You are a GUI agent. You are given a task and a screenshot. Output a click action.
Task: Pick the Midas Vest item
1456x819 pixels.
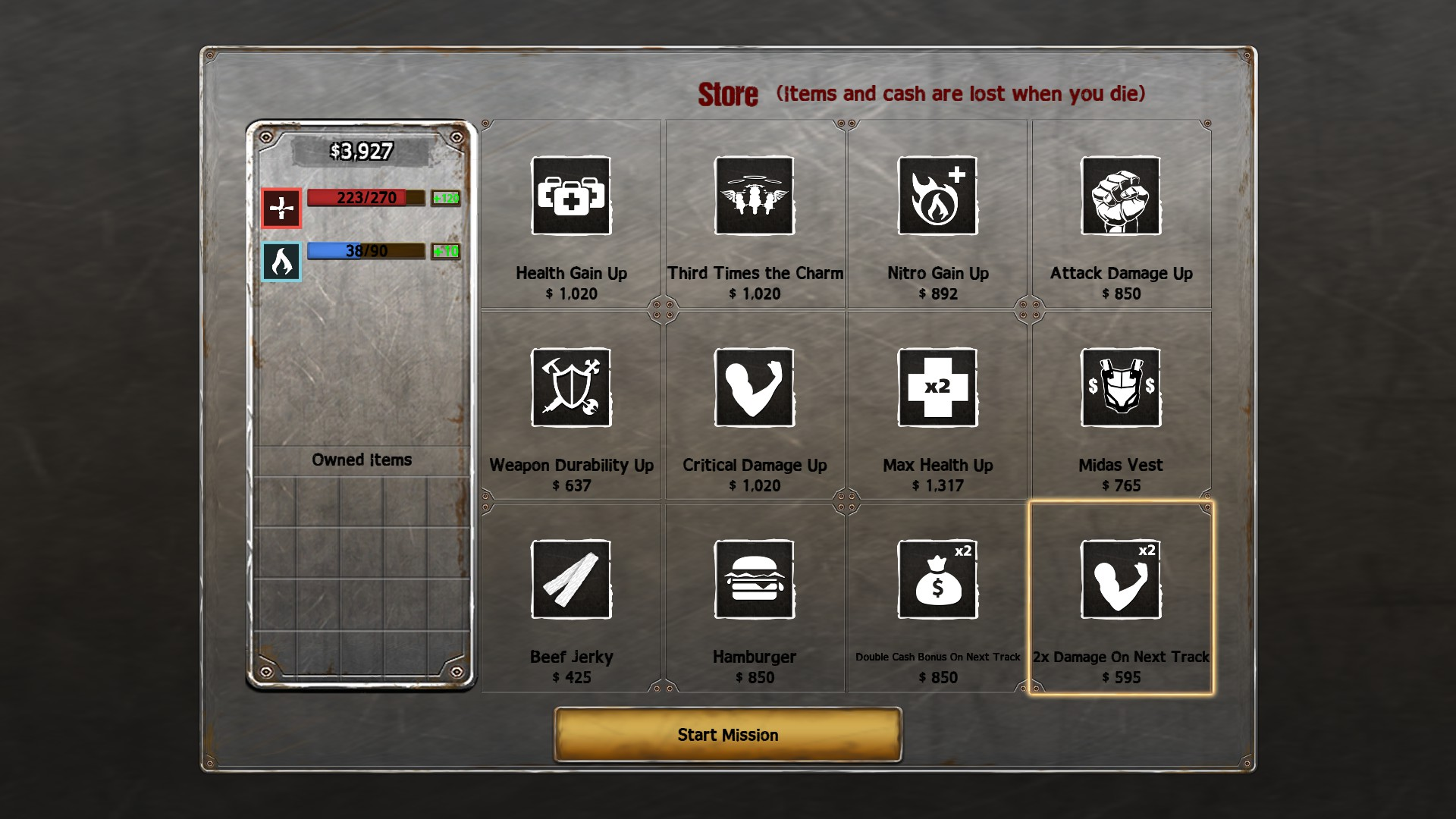click(1121, 388)
